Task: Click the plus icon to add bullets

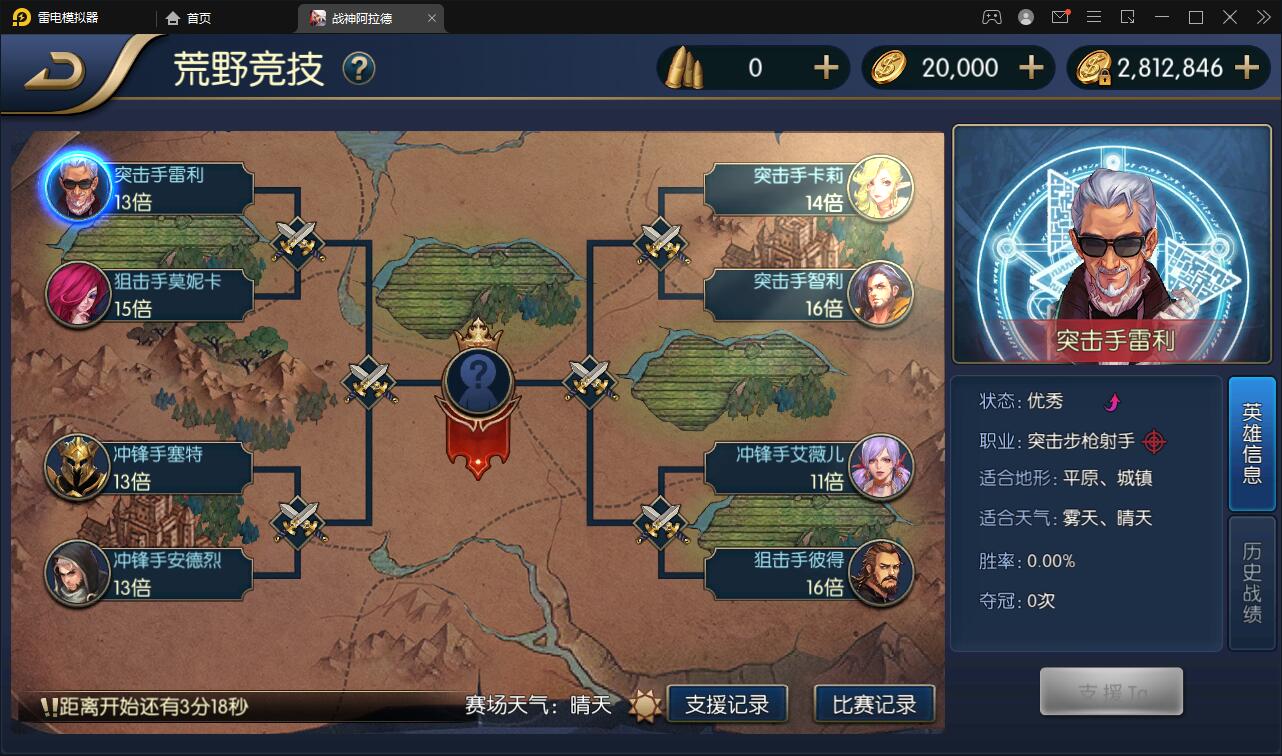Action: click(x=826, y=68)
